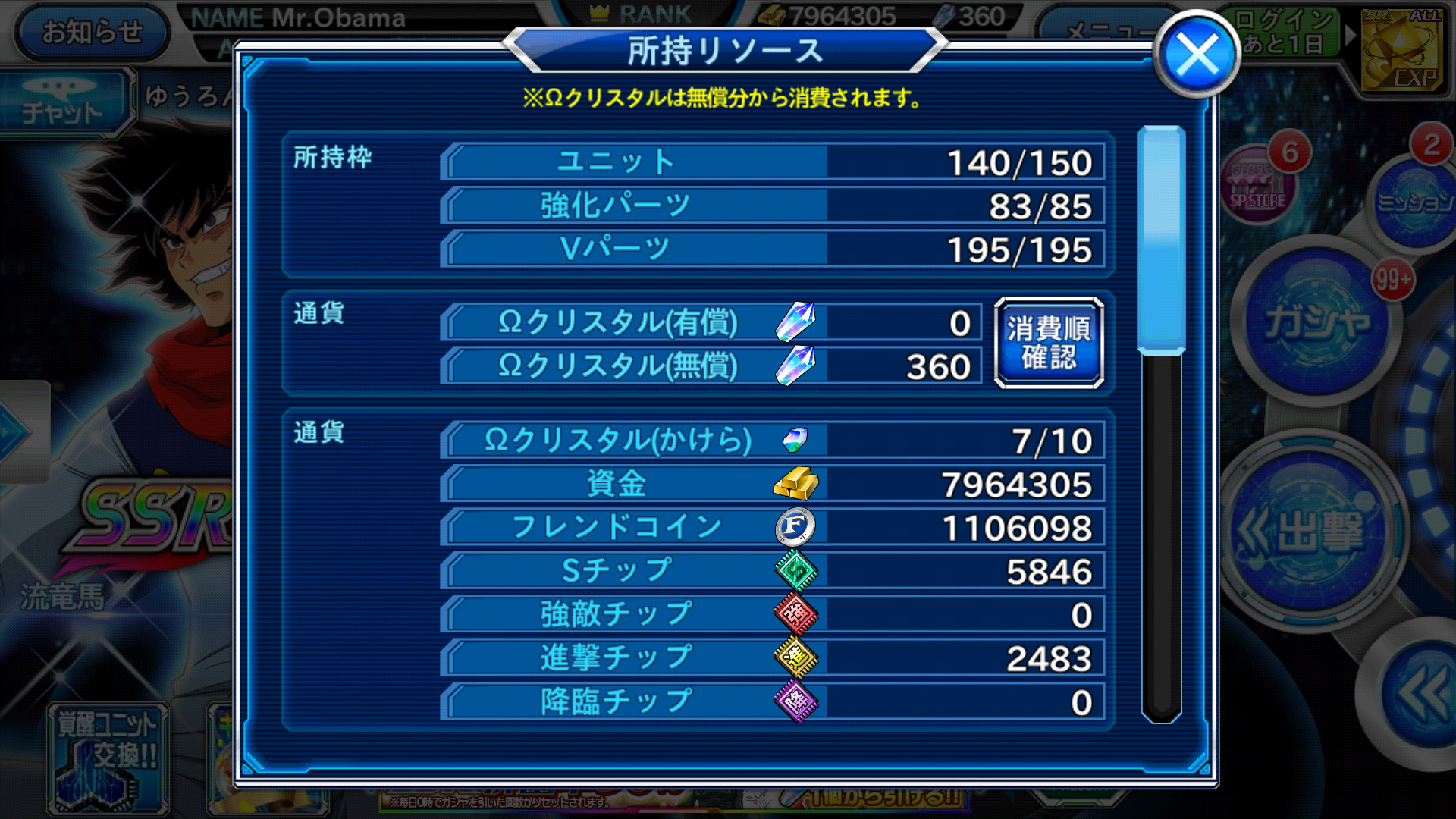
Task: Click the resource list scrollbar thumb
Action: [x=1161, y=240]
